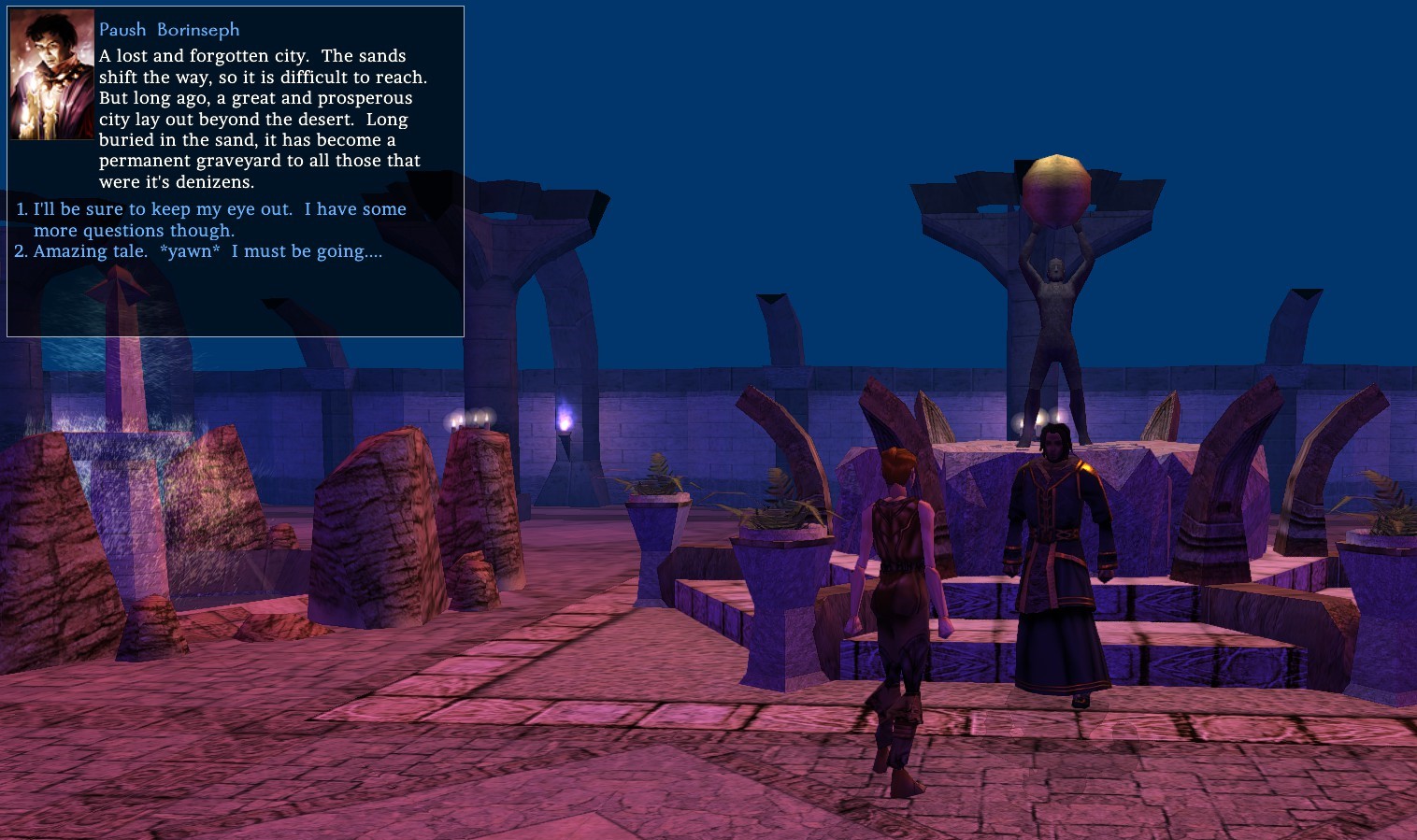The image size is (1417, 840).
Task: Click Paush Borinseph's dialogue portrait
Action: click(52, 76)
